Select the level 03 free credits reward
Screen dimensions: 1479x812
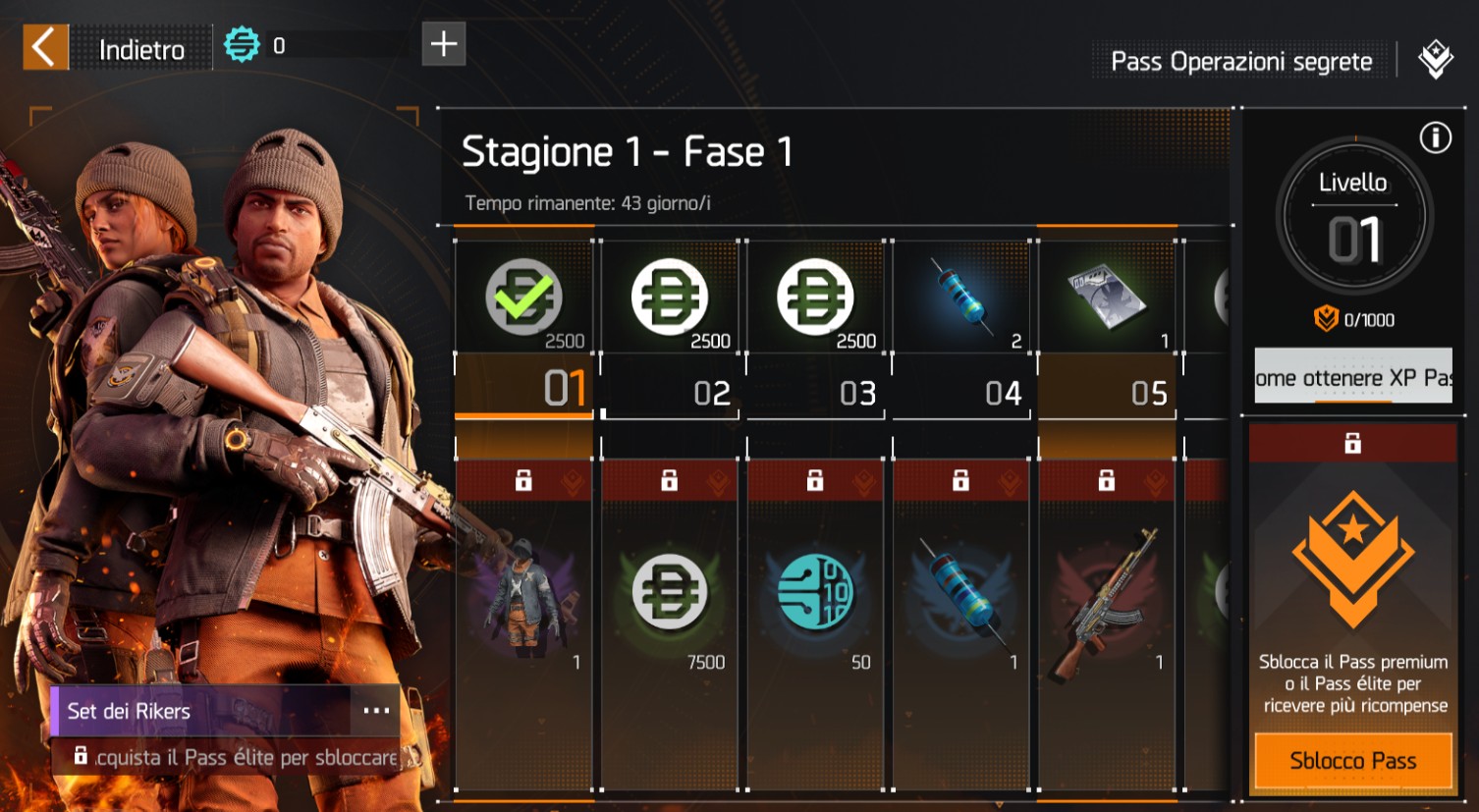coord(815,298)
